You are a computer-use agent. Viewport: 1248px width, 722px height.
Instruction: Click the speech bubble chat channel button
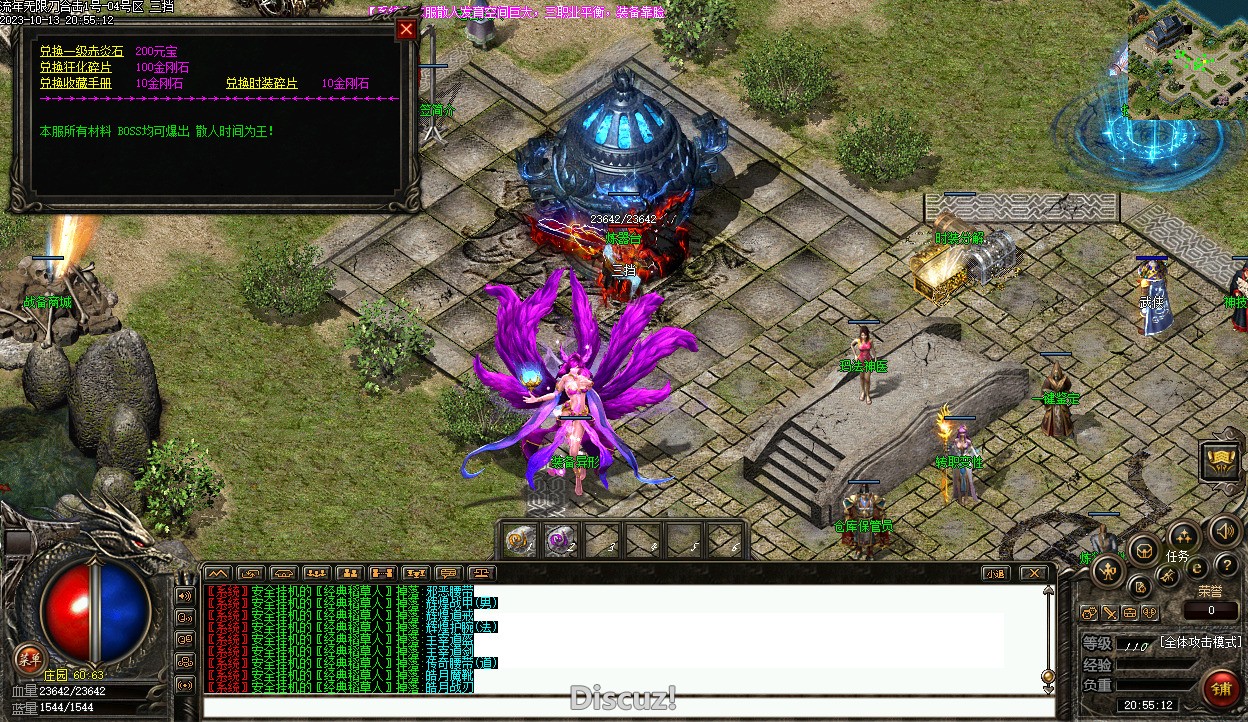coord(448,574)
